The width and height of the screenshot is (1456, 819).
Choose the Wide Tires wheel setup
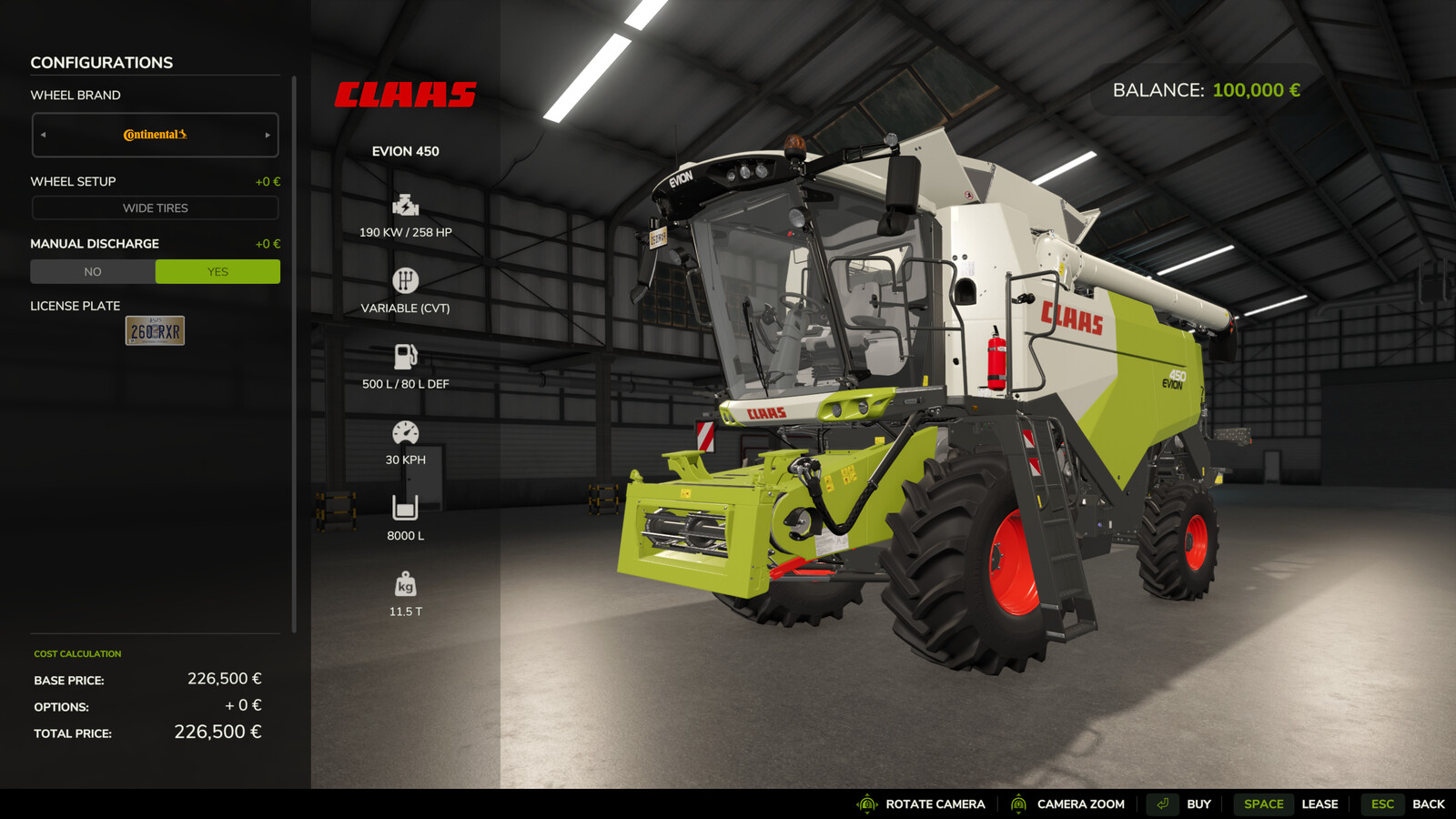(x=155, y=208)
